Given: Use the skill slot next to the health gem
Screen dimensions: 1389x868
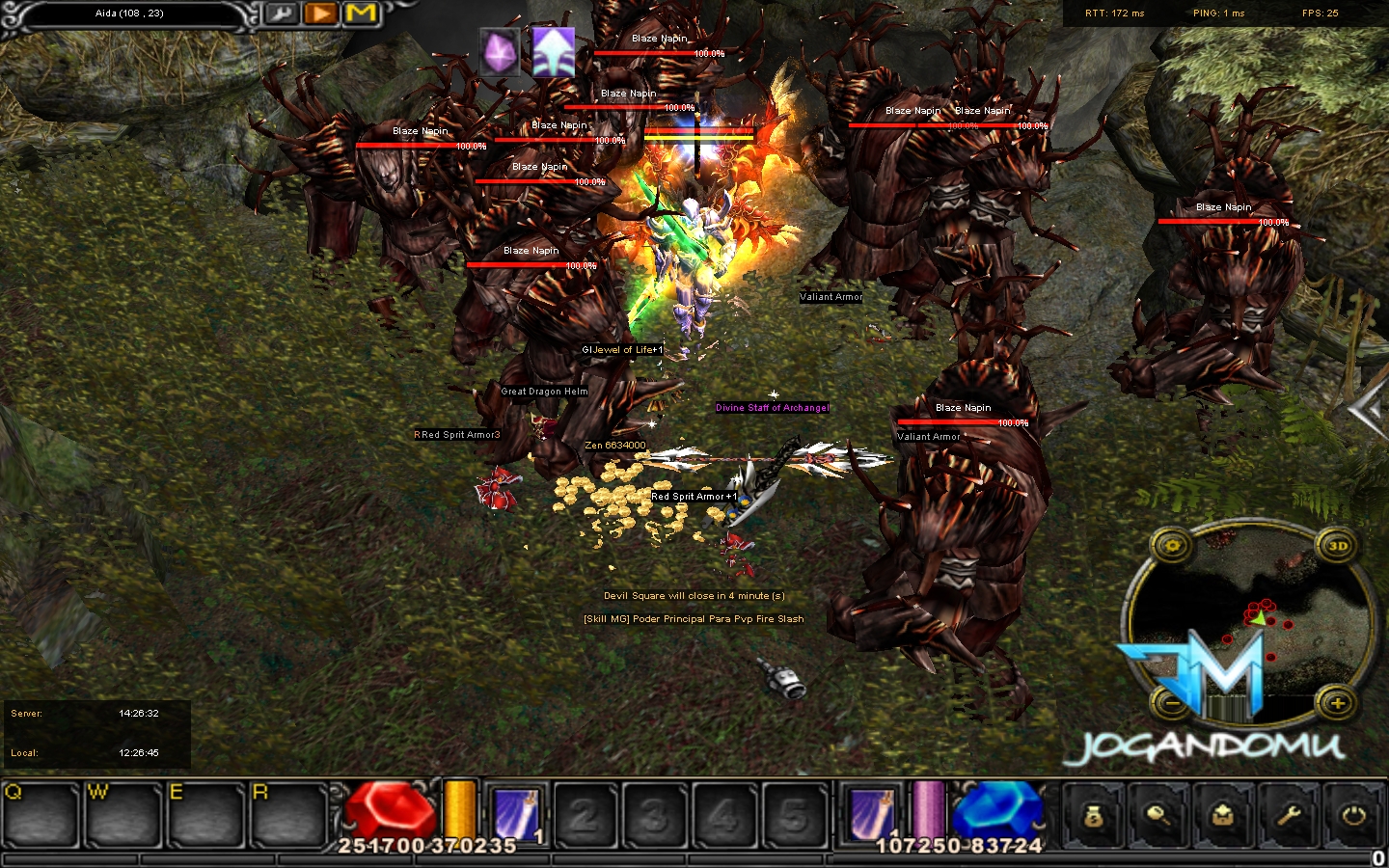Looking at the screenshot, I should point(515,815).
